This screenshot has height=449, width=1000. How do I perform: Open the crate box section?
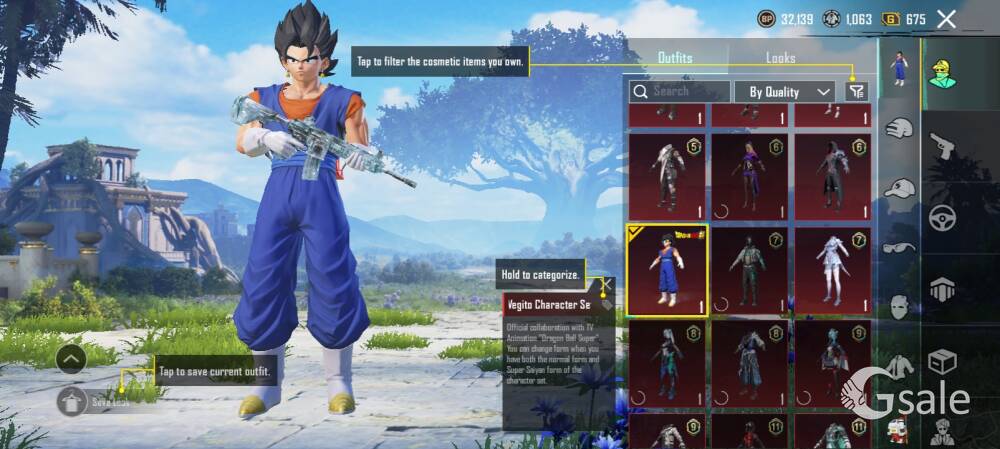[942, 360]
